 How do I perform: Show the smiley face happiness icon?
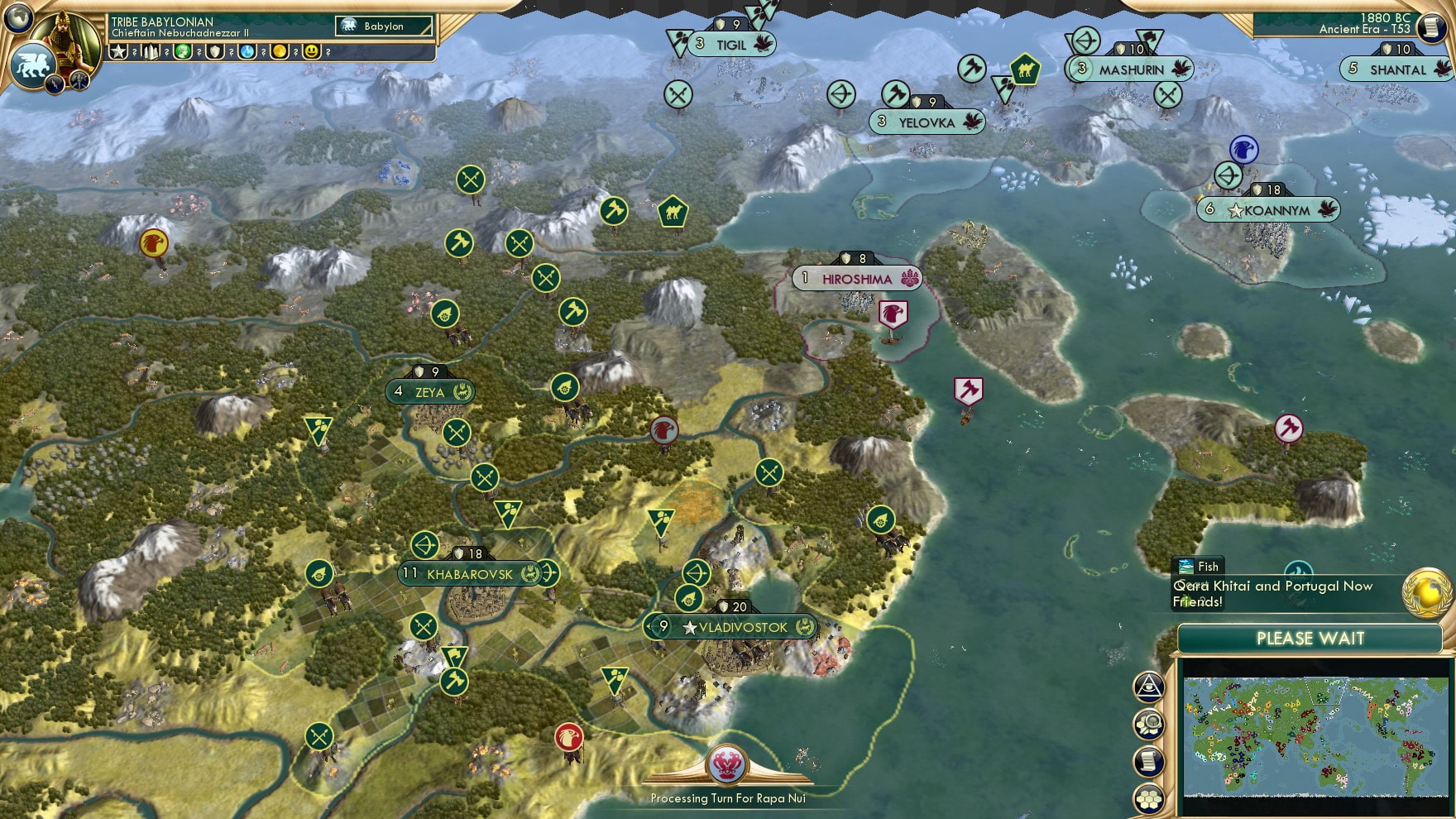pyautogui.click(x=312, y=51)
